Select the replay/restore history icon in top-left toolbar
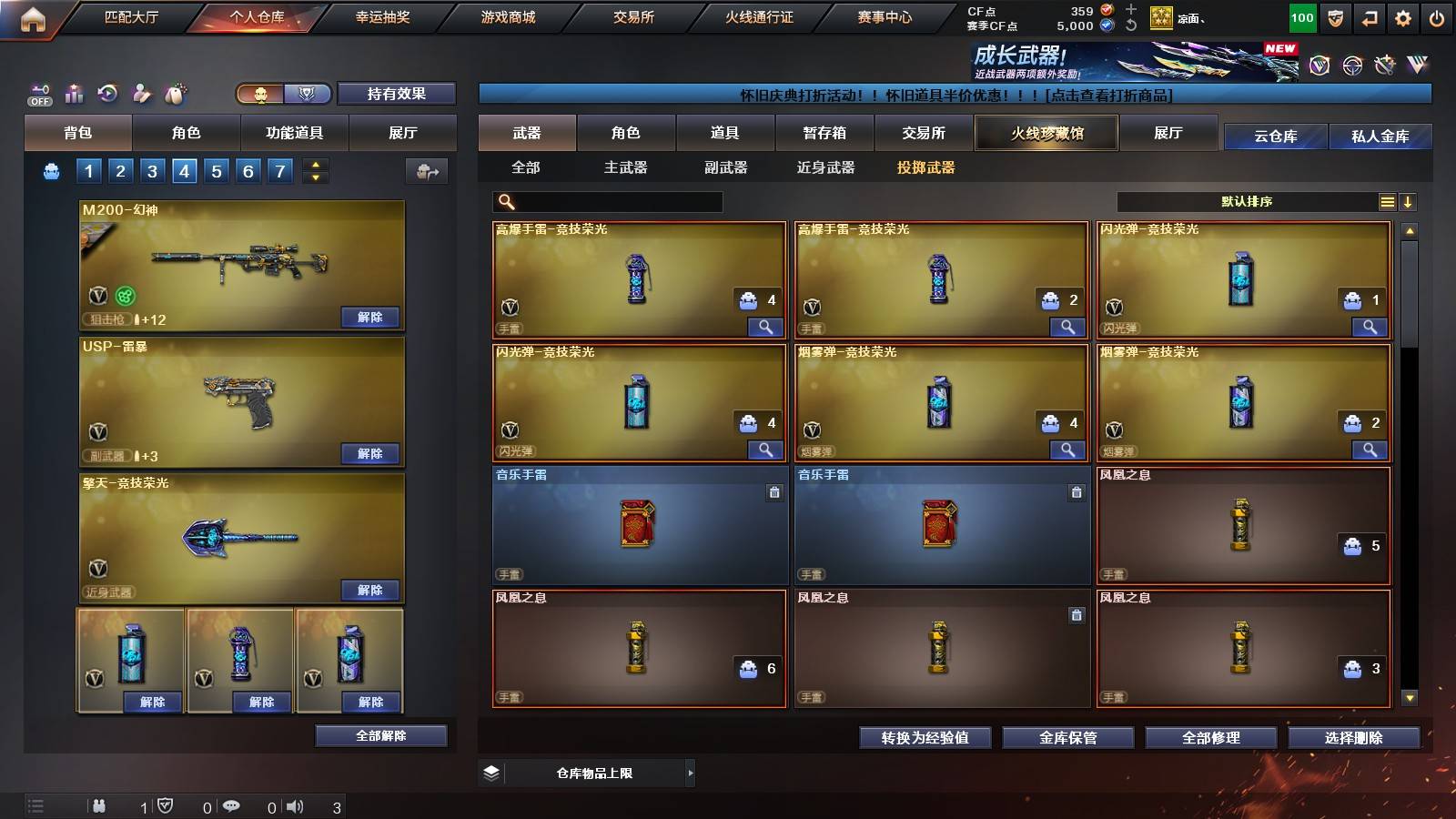Viewport: 1456px width, 819px height. pyautogui.click(x=109, y=94)
